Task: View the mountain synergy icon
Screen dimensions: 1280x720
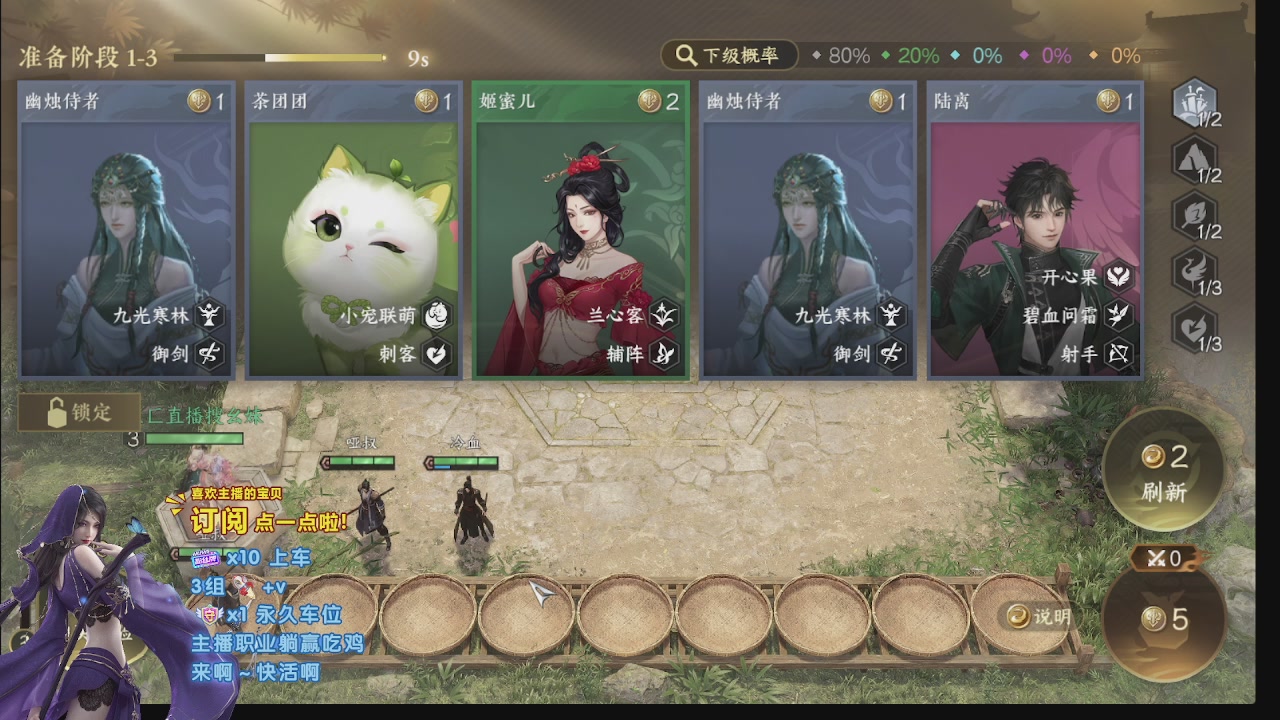Action: (x=1195, y=157)
